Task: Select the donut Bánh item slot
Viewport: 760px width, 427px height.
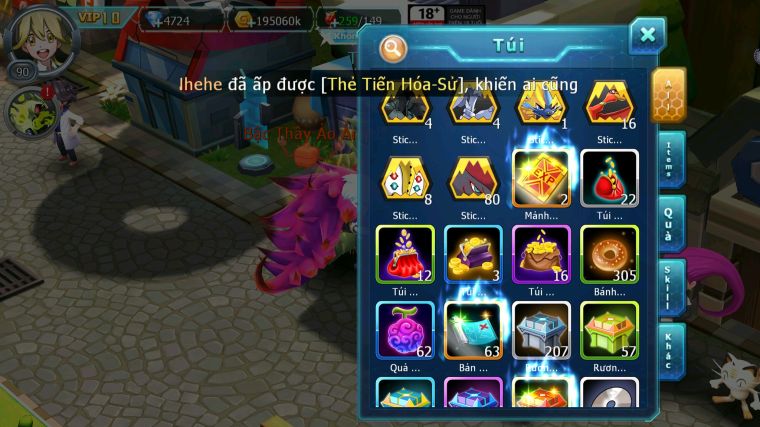Action: pos(609,254)
